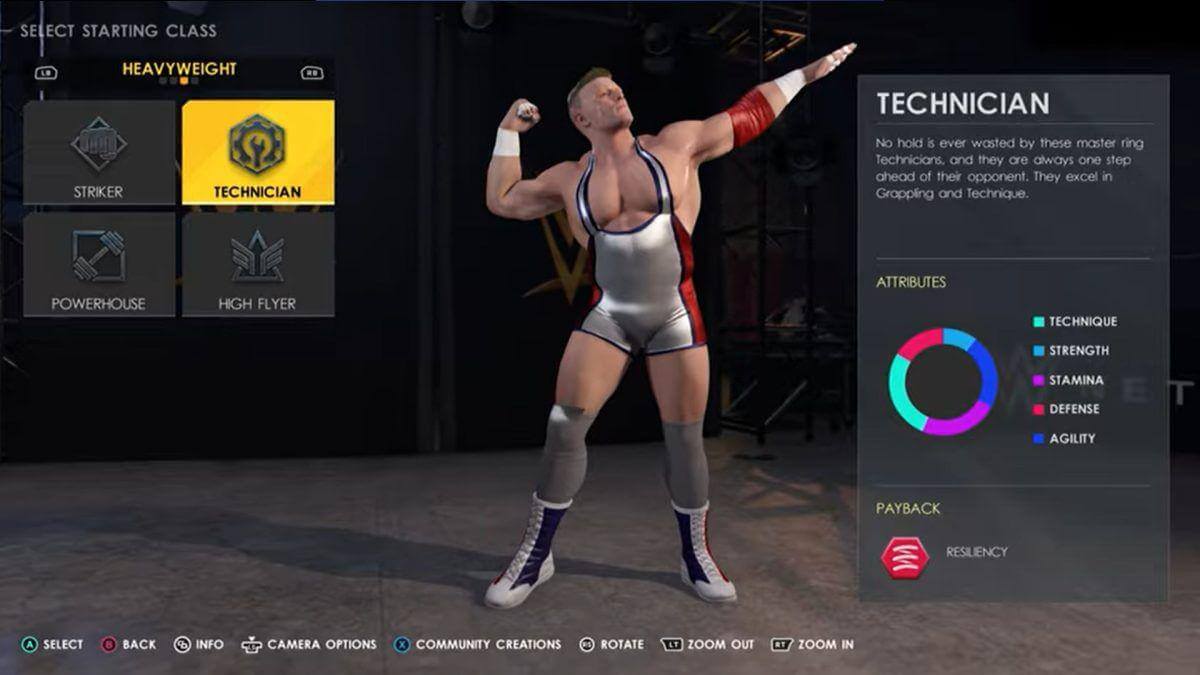
Task: Select the High Flyer class
Action: coord(258,264)
